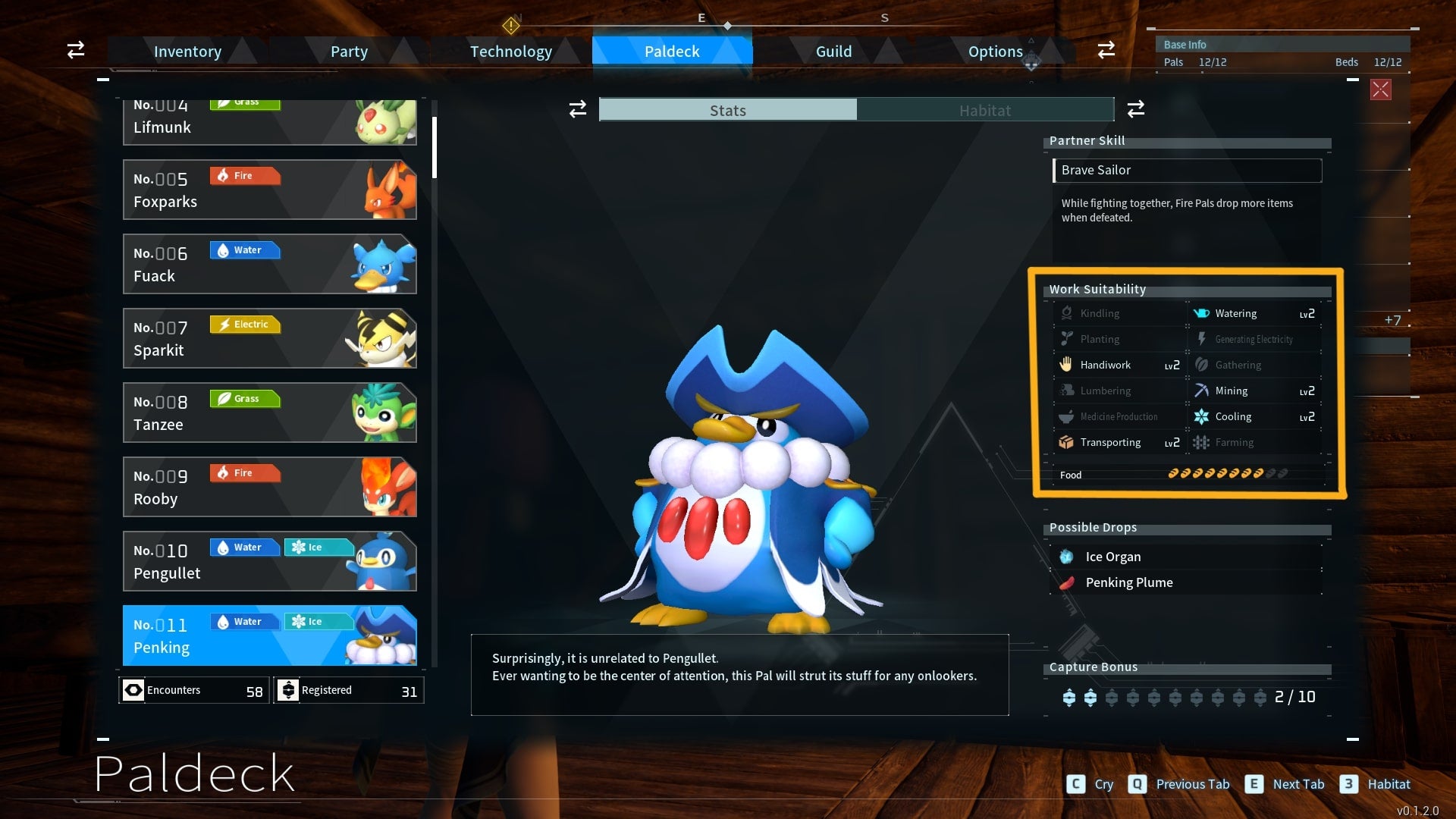This screenshot has width=1456, height=819.
Task: Open the Technology tab
Action: pos(510,52)
